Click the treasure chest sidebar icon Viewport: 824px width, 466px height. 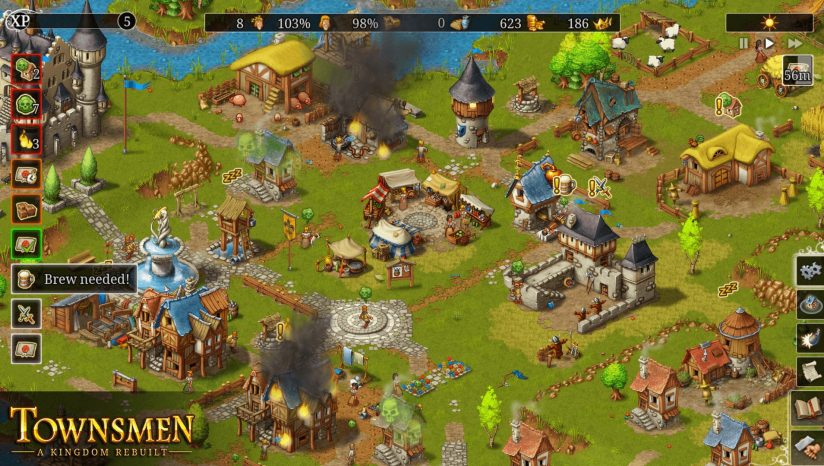click(26, 210)
